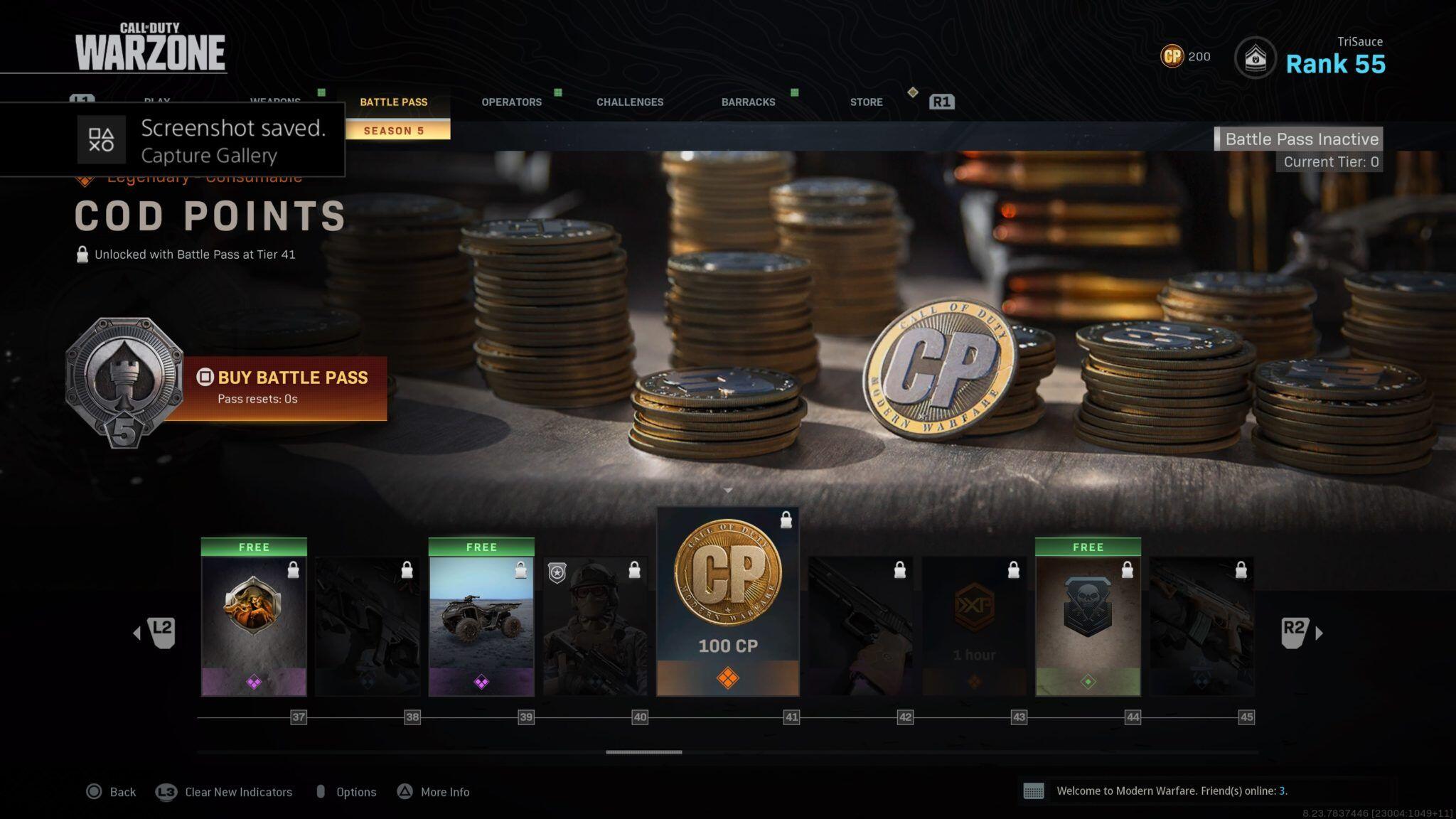Click the tier progress scrollbar
Screen dimensions: 1456x819
644,751
